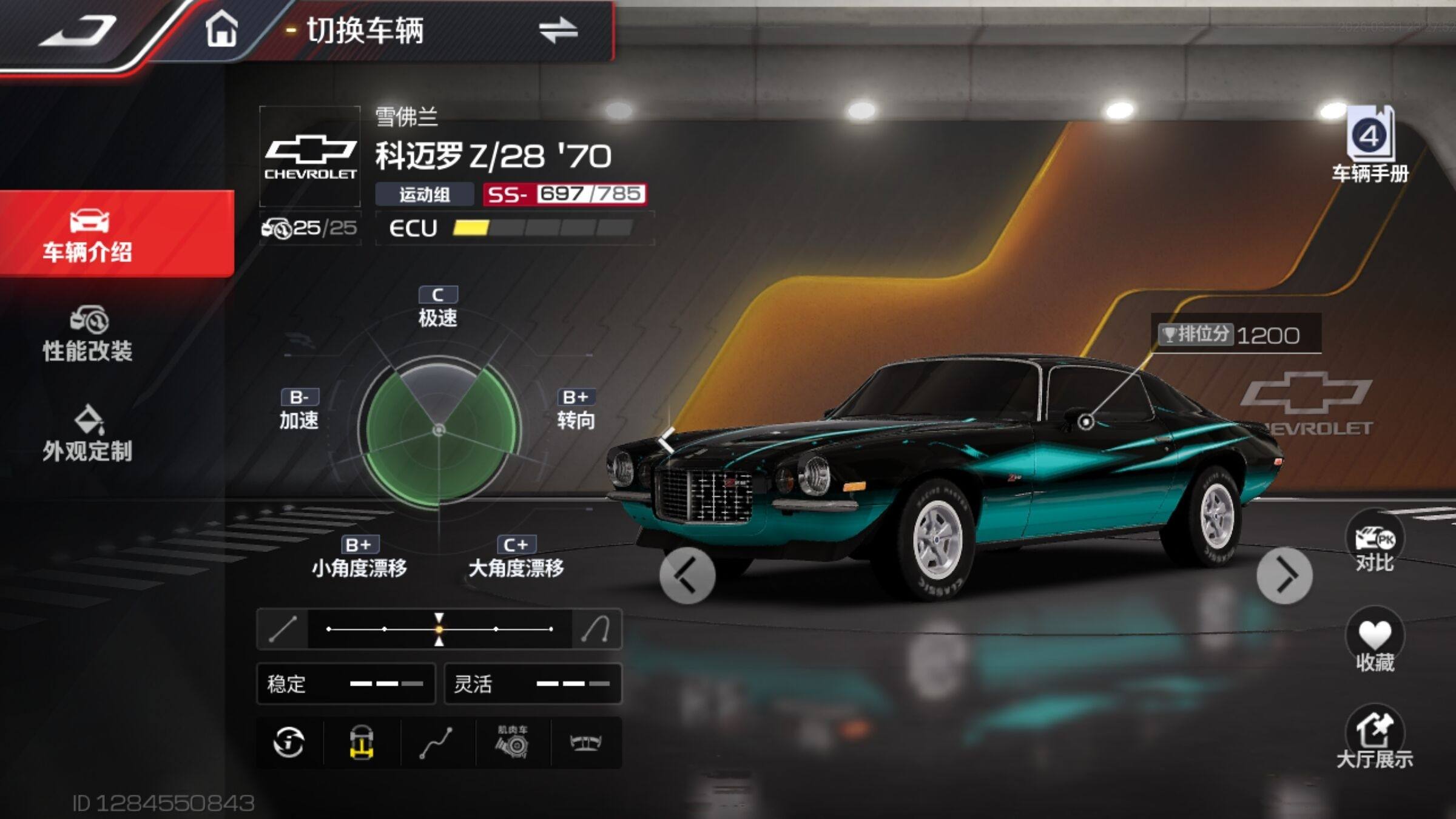Favorite the car with 收藏 heart
Viewport: 1456px width, 819px height.
(x=1374, y=642)
